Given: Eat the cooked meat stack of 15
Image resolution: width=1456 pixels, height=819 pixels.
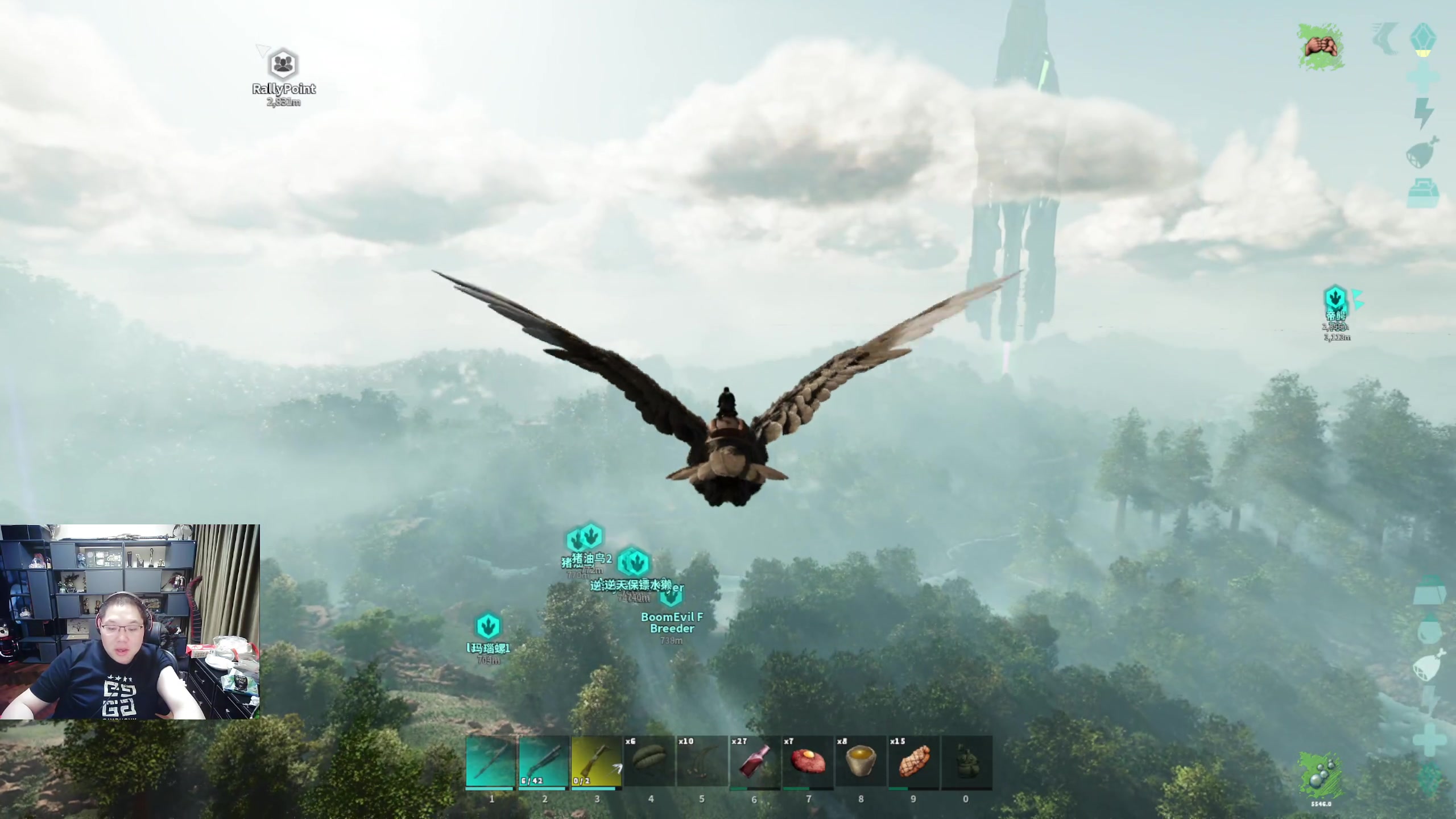Looking at the screenshot, I should point(913,762).
